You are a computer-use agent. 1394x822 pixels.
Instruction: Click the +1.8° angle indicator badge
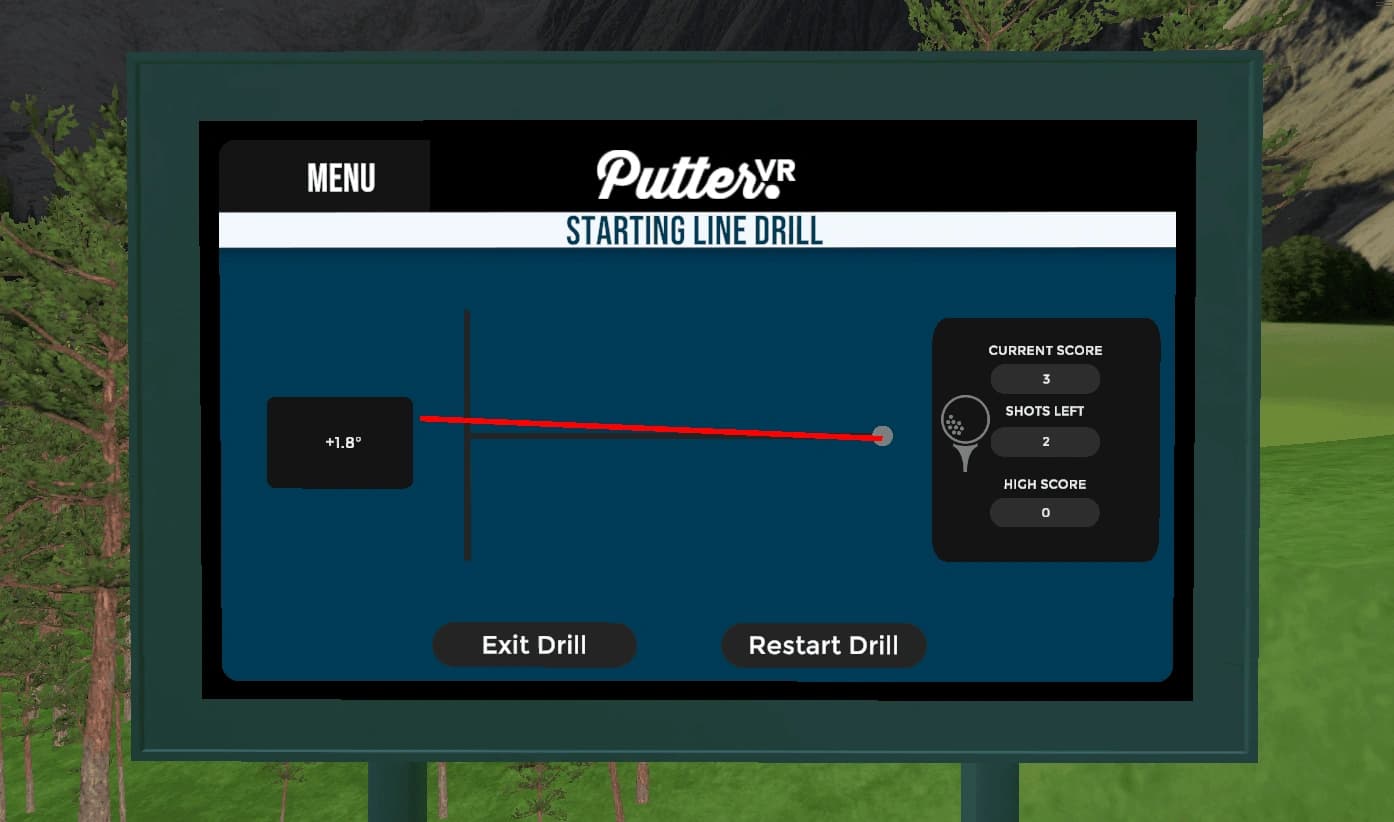(339, 442)
